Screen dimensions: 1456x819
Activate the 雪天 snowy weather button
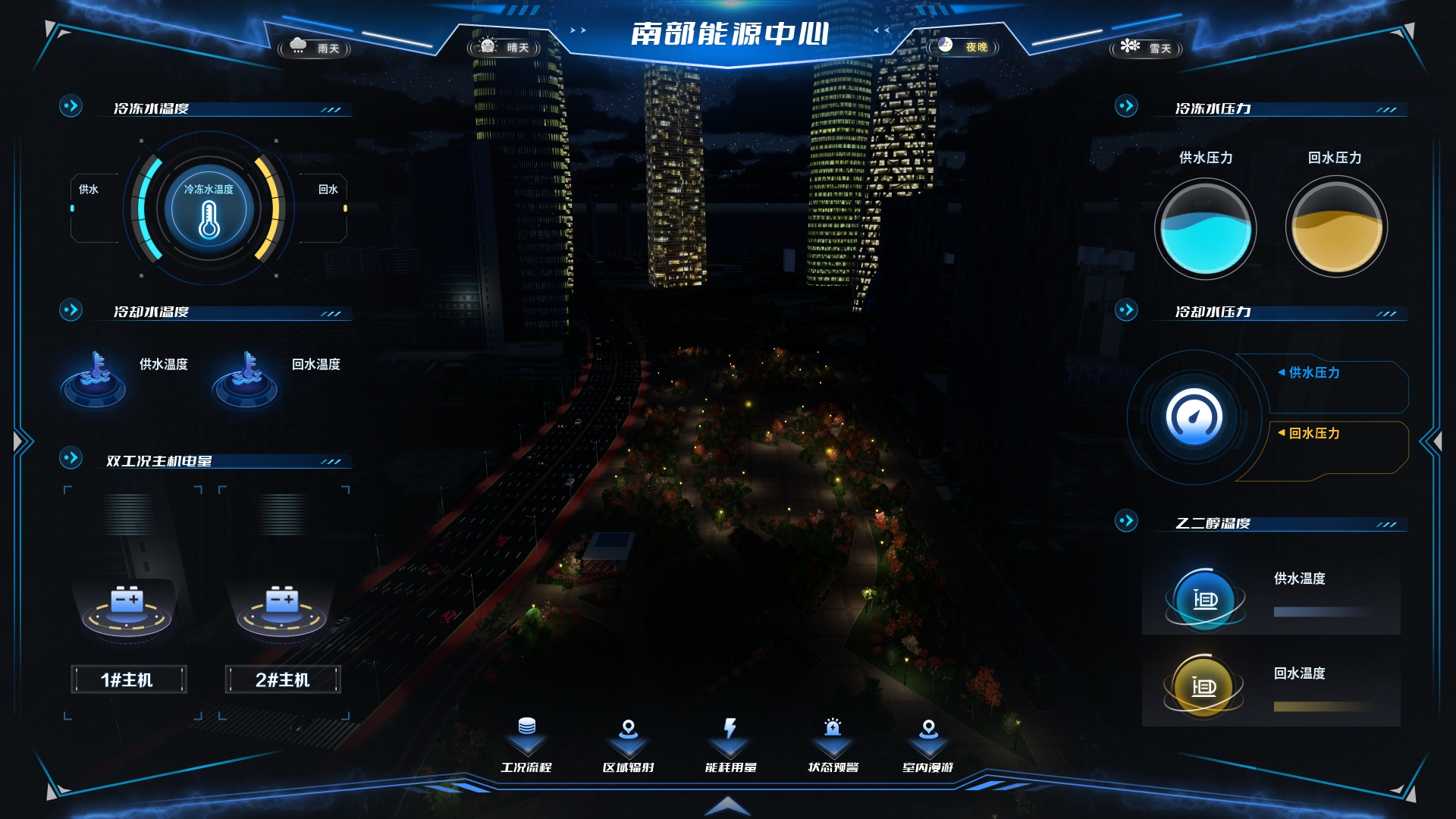coord(1147,48)
